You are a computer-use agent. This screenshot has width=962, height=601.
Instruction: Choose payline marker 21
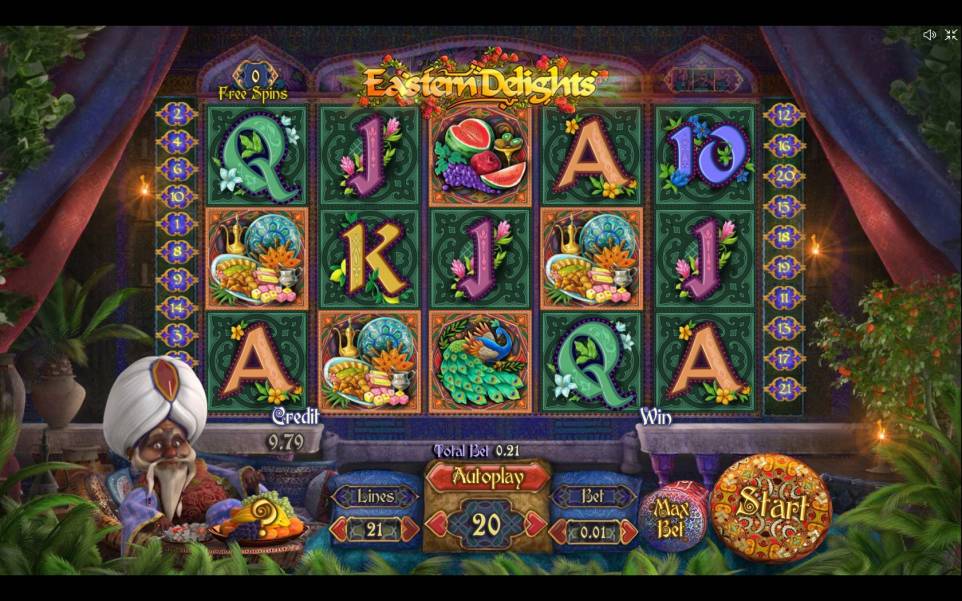[784, 388]
